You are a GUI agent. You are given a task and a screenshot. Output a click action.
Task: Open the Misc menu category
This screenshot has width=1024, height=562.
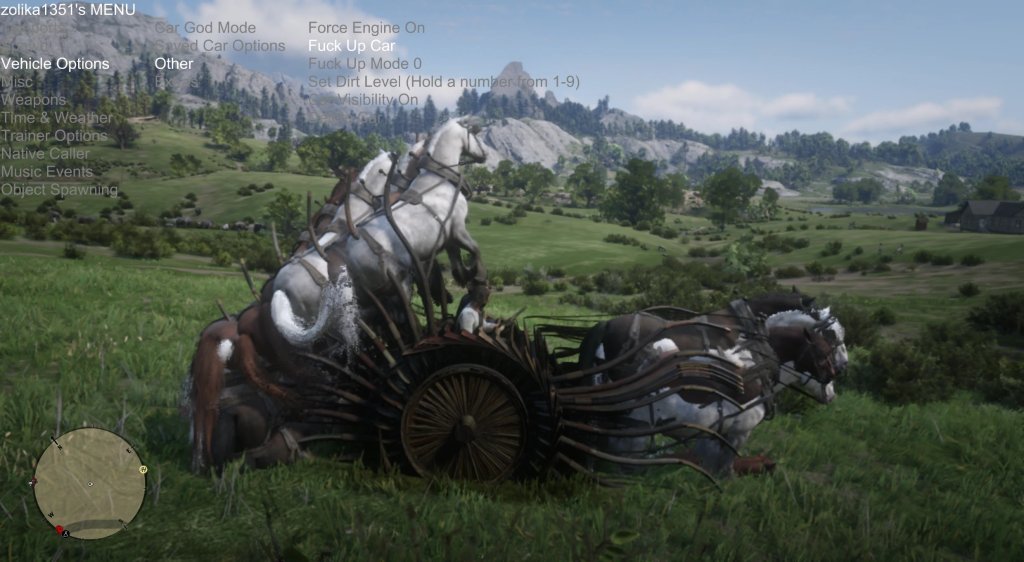tap(17, 82)
